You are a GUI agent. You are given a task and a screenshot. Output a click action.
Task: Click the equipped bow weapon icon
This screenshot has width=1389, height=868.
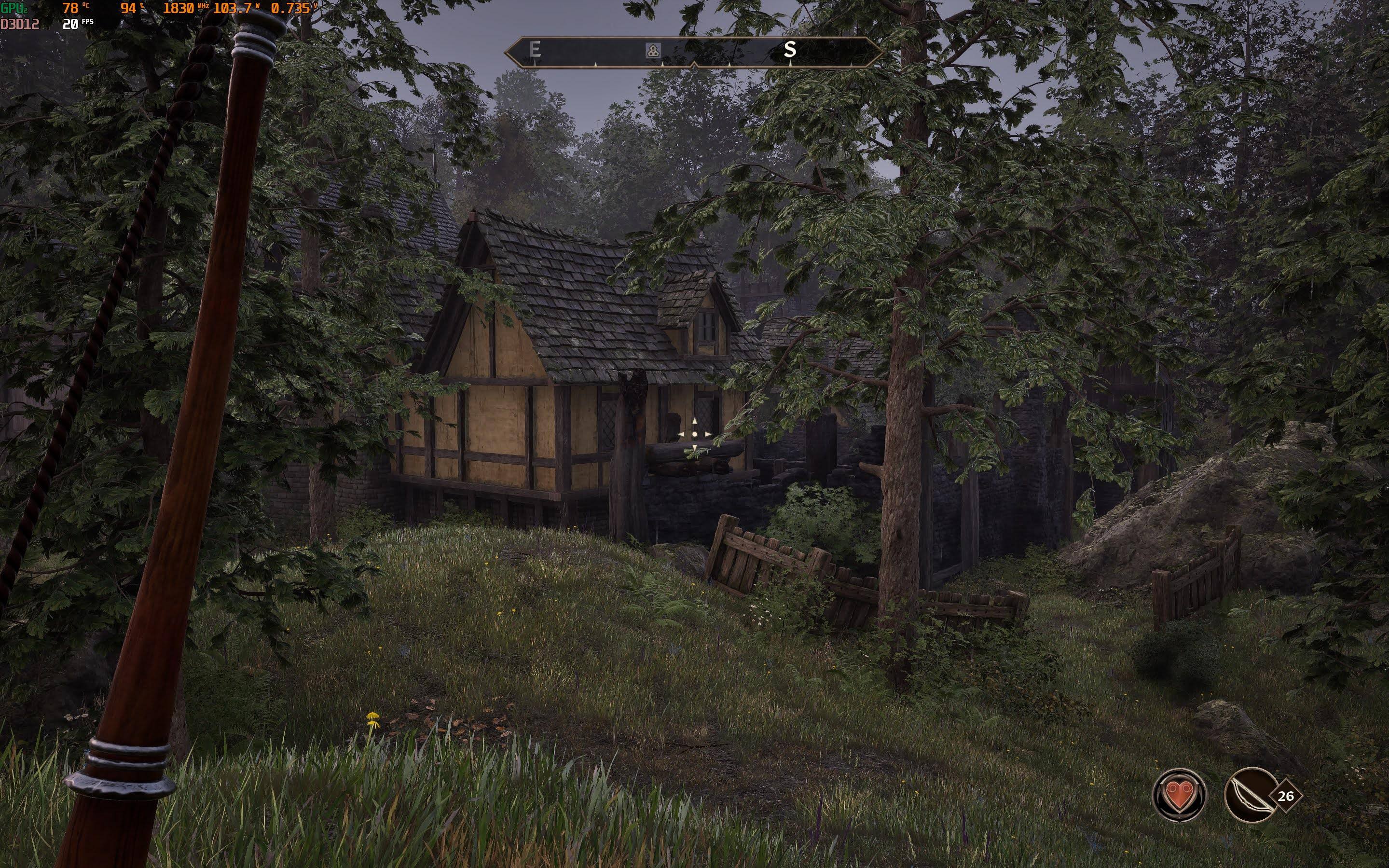click(x=1251, y=796)
